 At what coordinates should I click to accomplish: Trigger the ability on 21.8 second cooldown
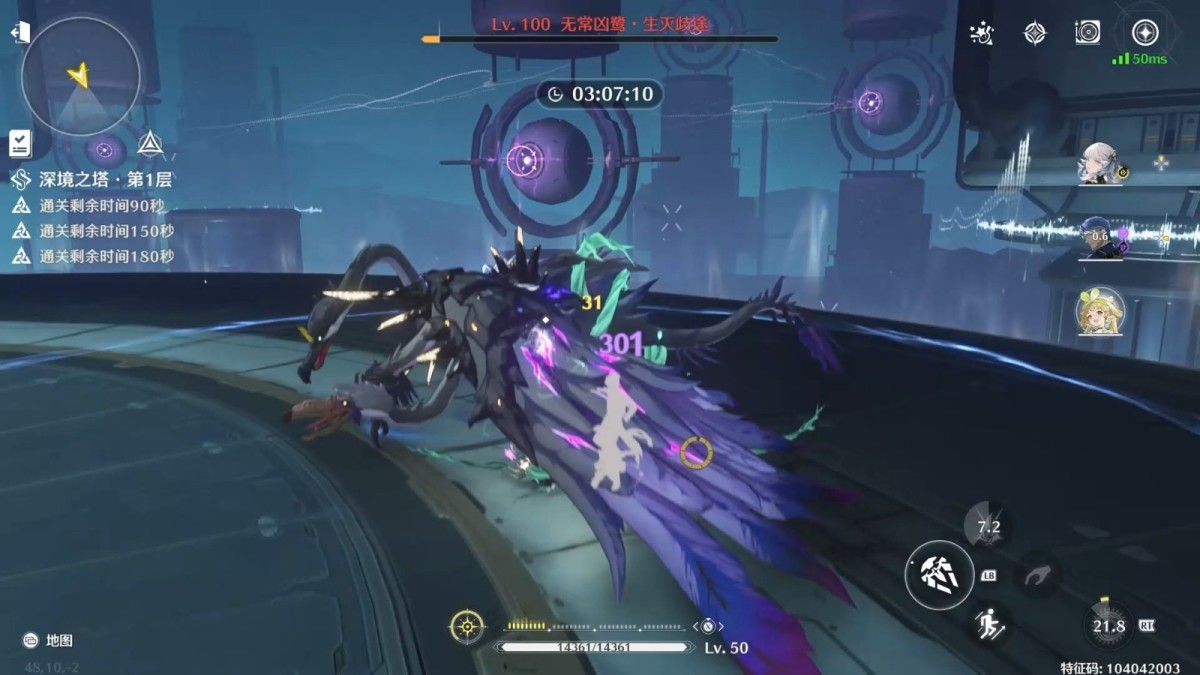tap(1108, 626)
